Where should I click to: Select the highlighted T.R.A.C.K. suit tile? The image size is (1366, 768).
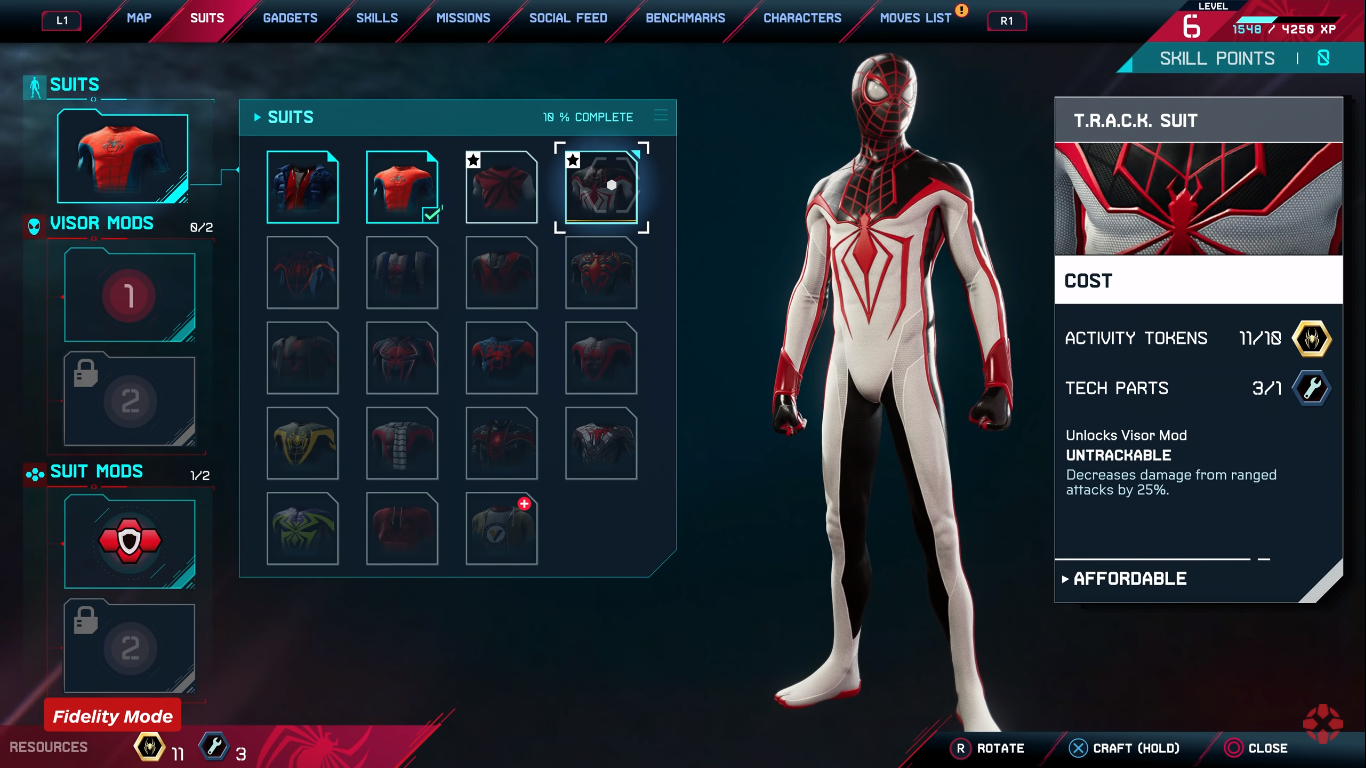pos(601,187)
